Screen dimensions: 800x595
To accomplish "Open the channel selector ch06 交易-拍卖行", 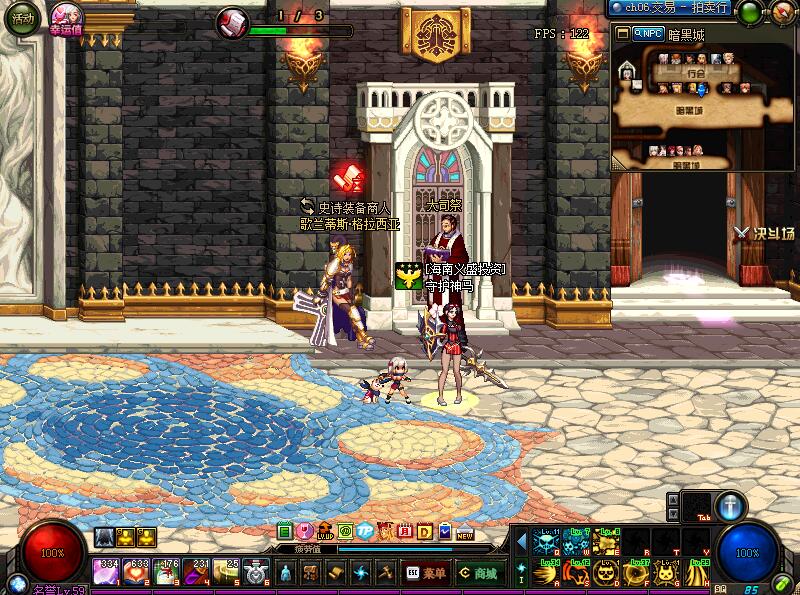I will [x=670, y=9].
